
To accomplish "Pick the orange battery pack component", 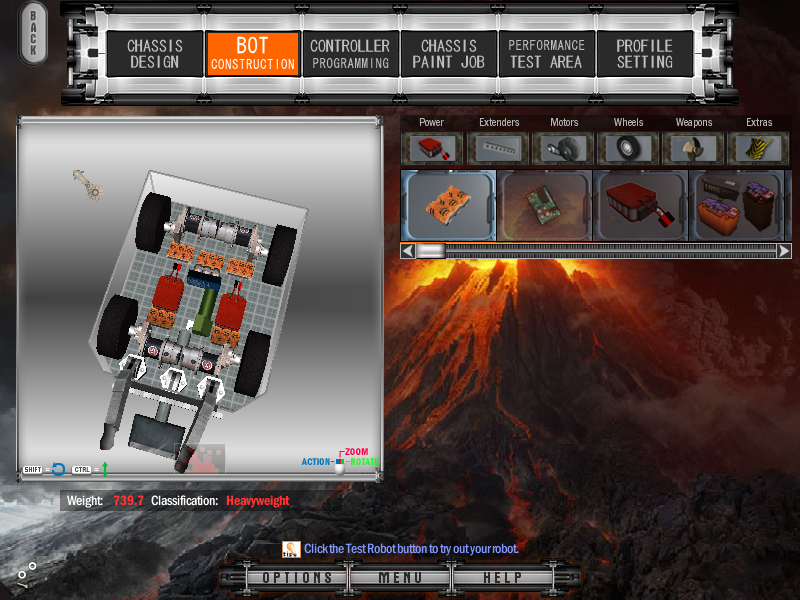I will tap(448, 205).
